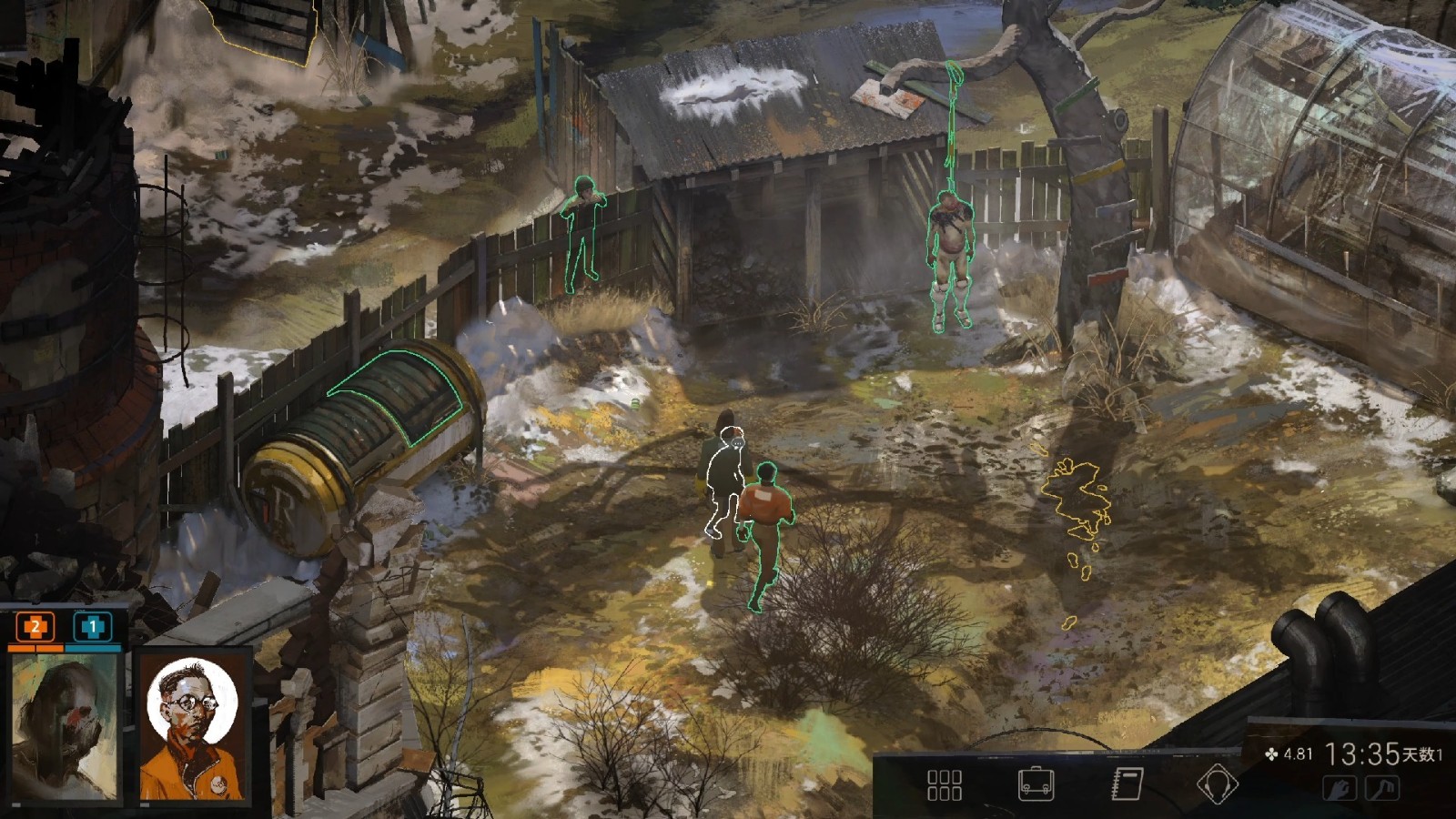Select the right held-item hand slot
The image size is (1456, 819).
1382,788
